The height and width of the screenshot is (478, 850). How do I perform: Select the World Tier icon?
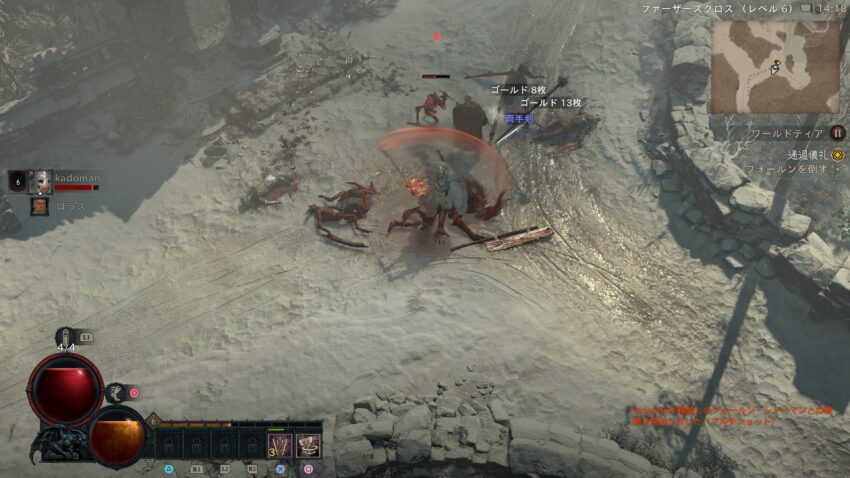point(838,133)
